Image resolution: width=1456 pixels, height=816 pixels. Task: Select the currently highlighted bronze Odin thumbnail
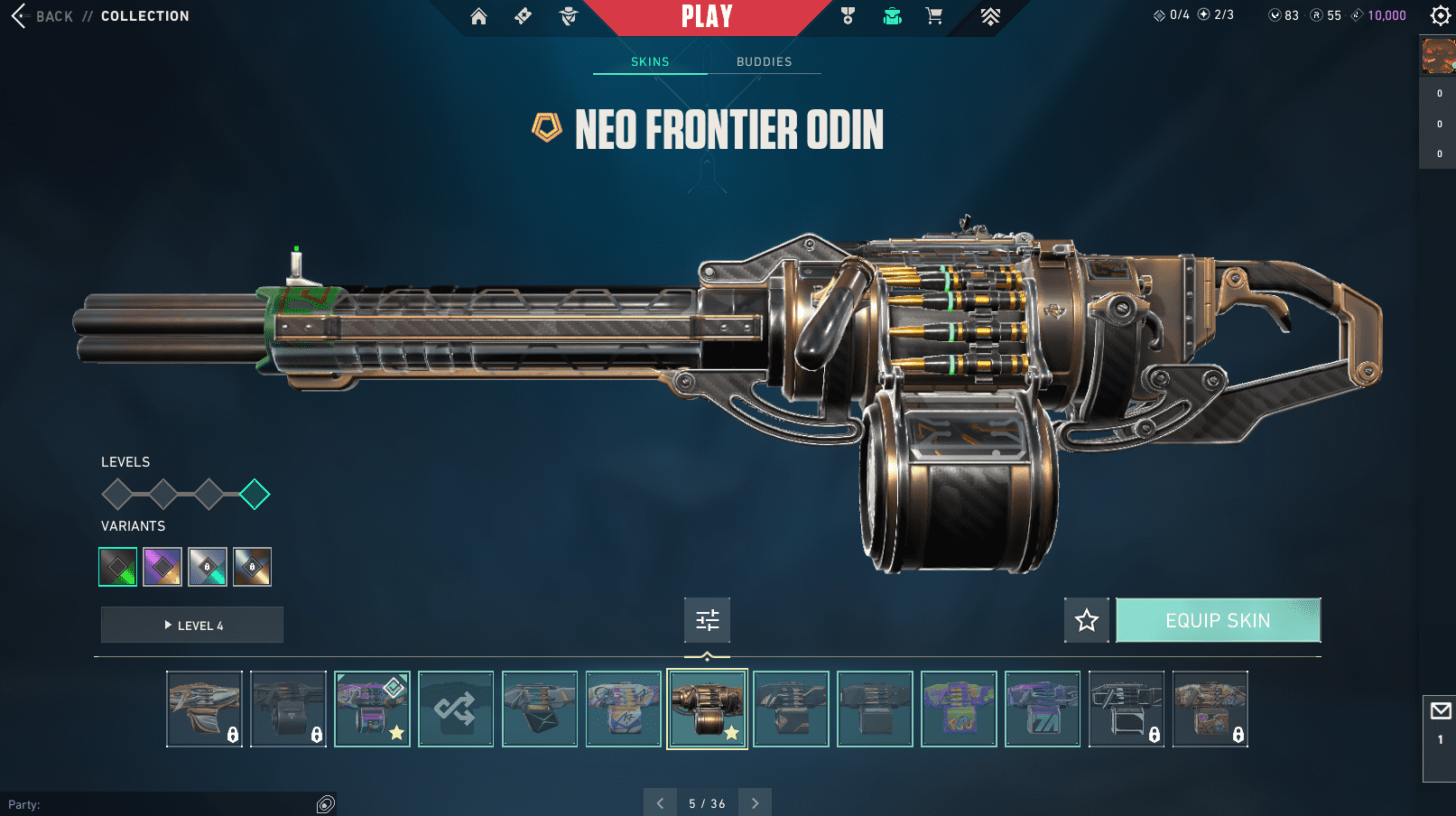tap(707, 709)
